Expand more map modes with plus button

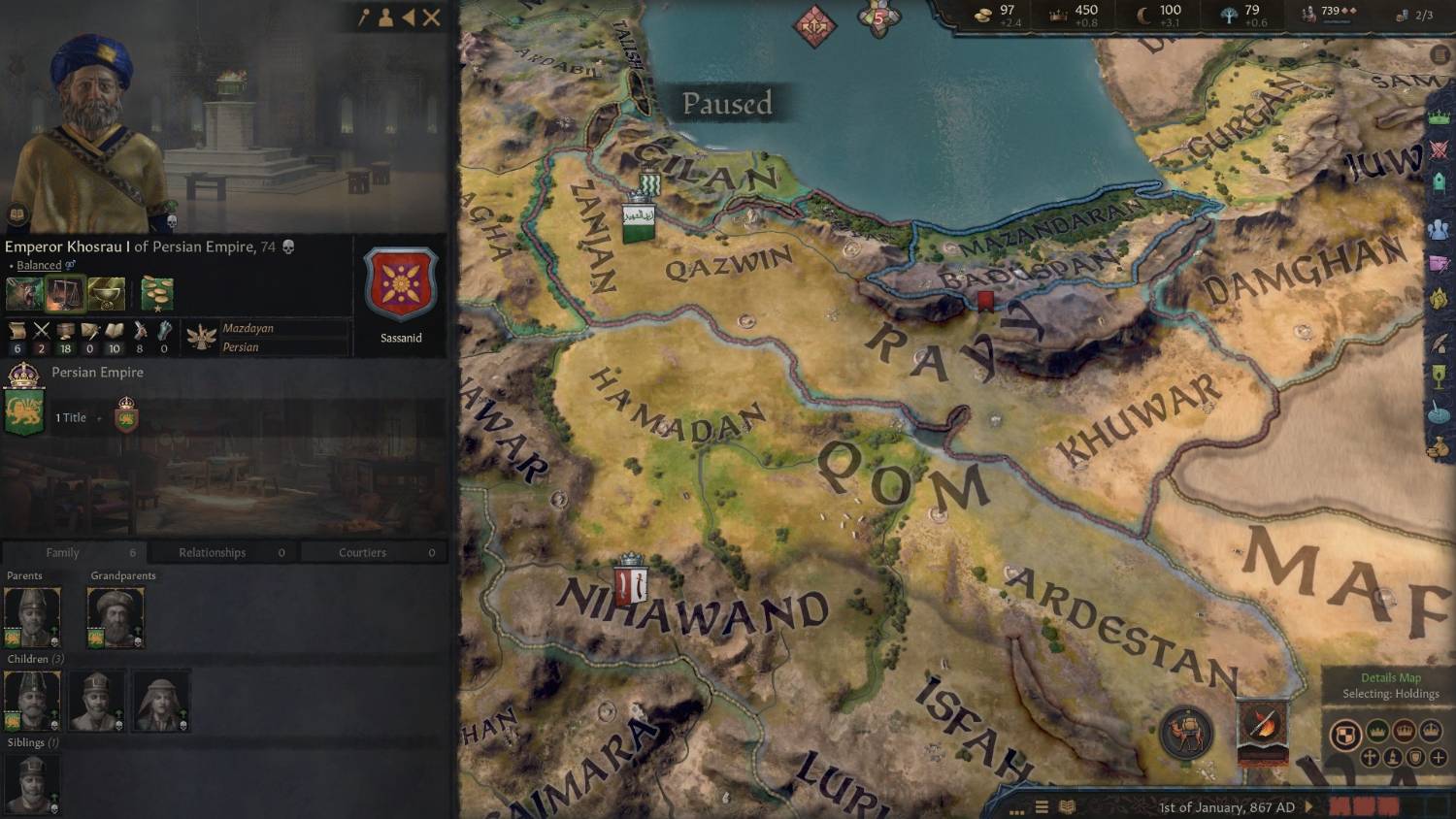tap(1438, 757)
